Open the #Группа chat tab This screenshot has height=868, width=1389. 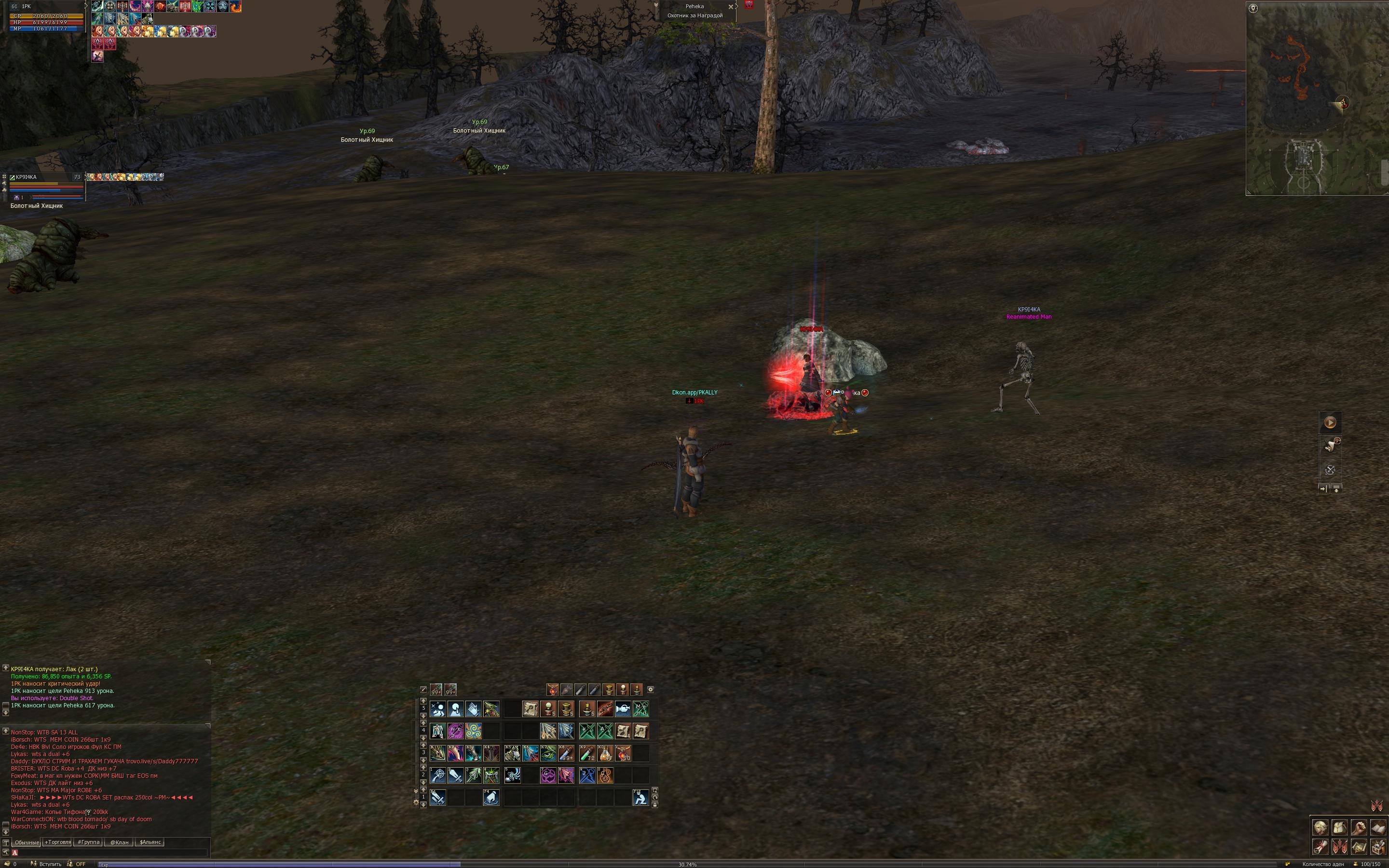89,842
